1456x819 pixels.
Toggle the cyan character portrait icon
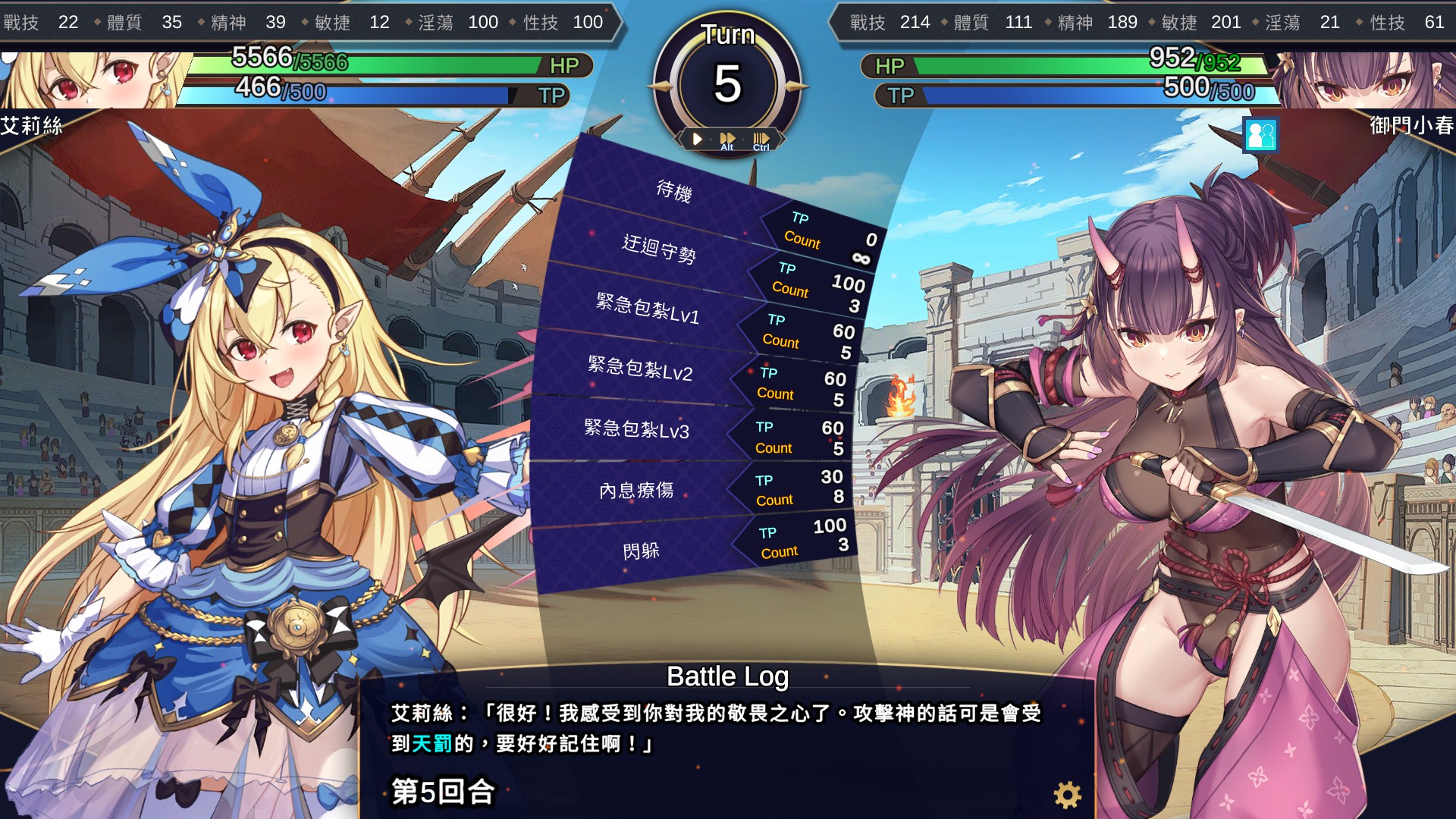[1260, 136]
